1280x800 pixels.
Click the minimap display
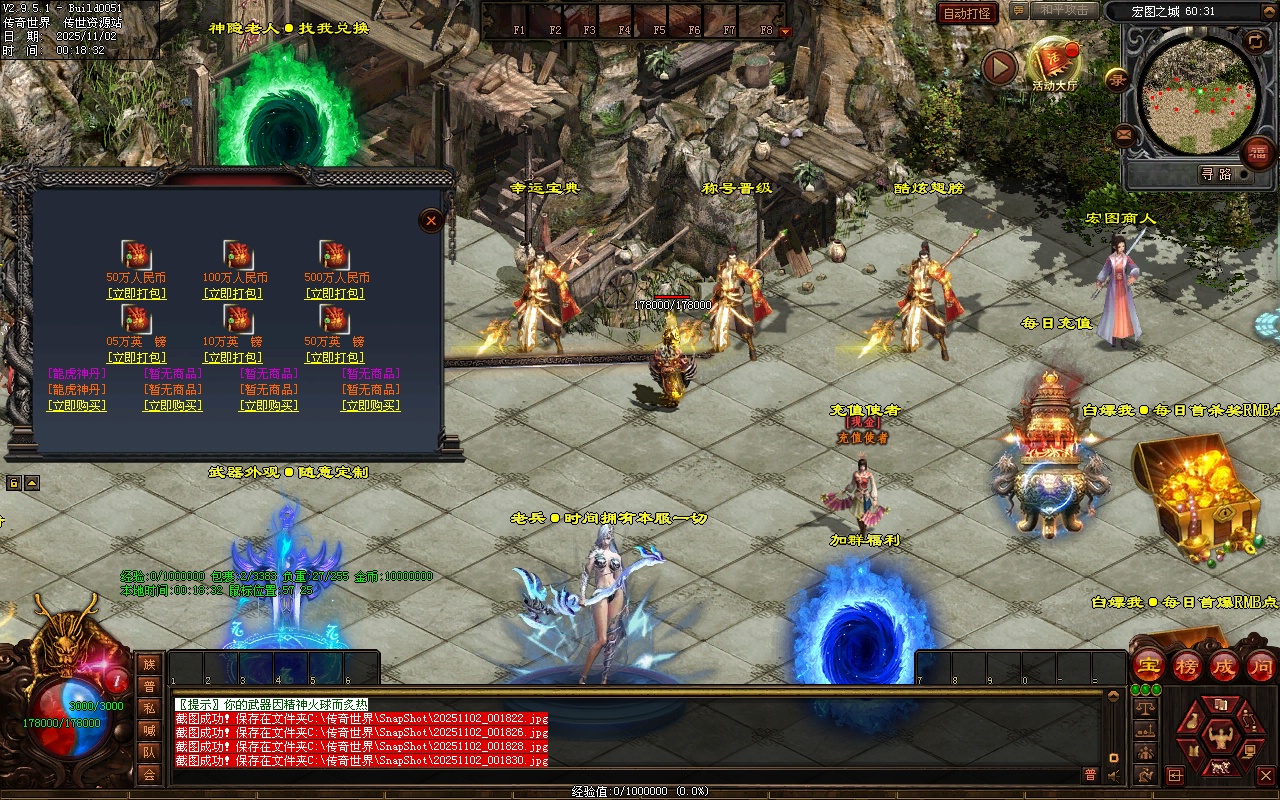[x=1198, y=95]
